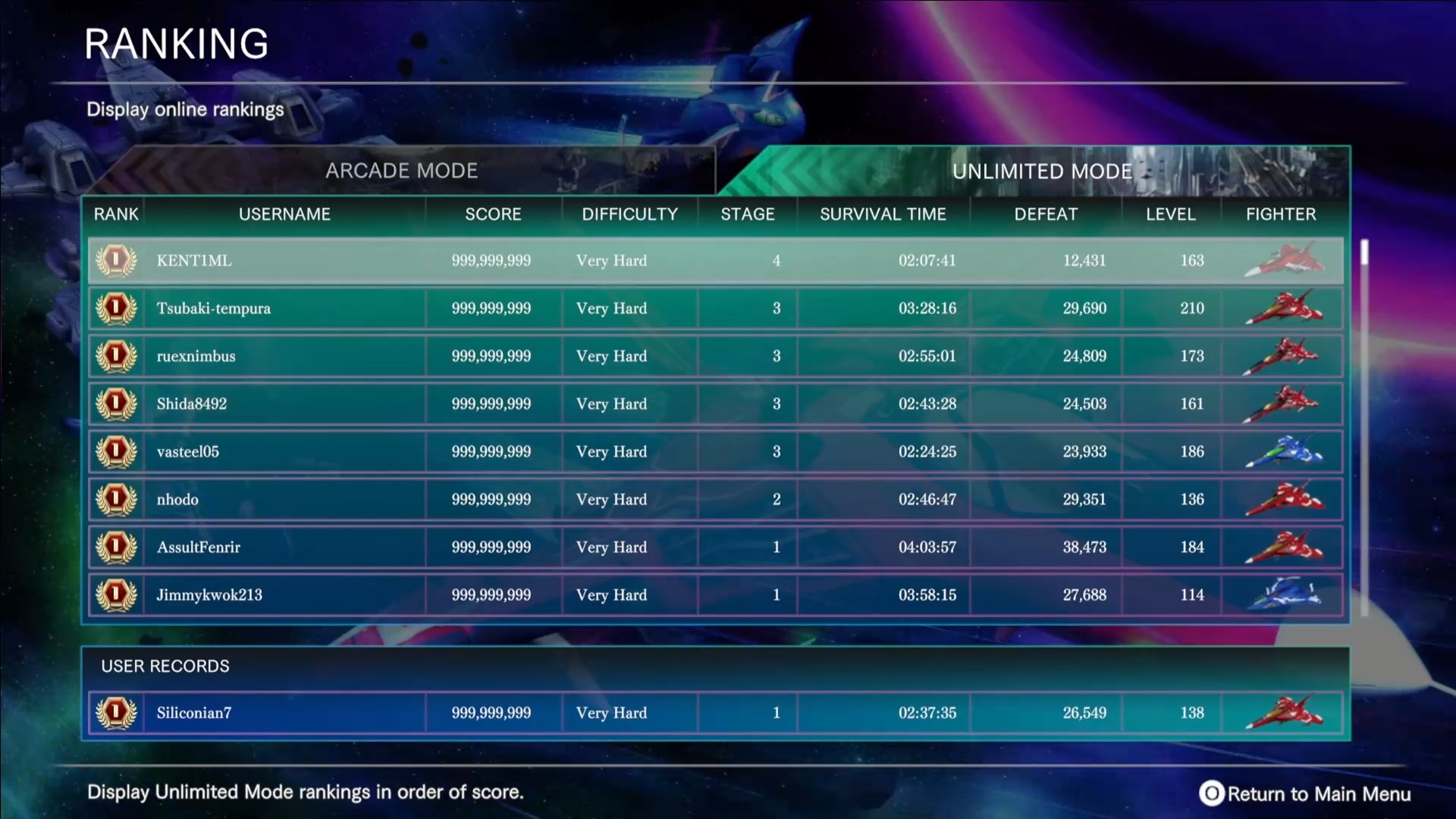Return to Main Menu

click(x=1305, y=794)
